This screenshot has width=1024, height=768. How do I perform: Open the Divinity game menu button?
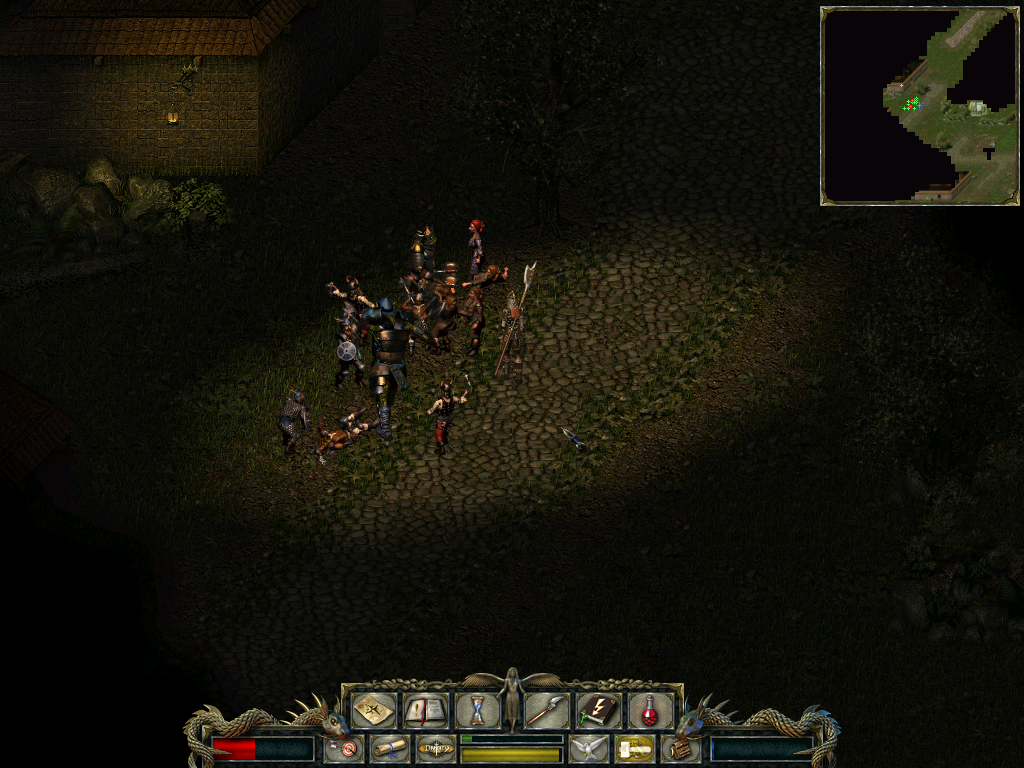coord(436,748)
